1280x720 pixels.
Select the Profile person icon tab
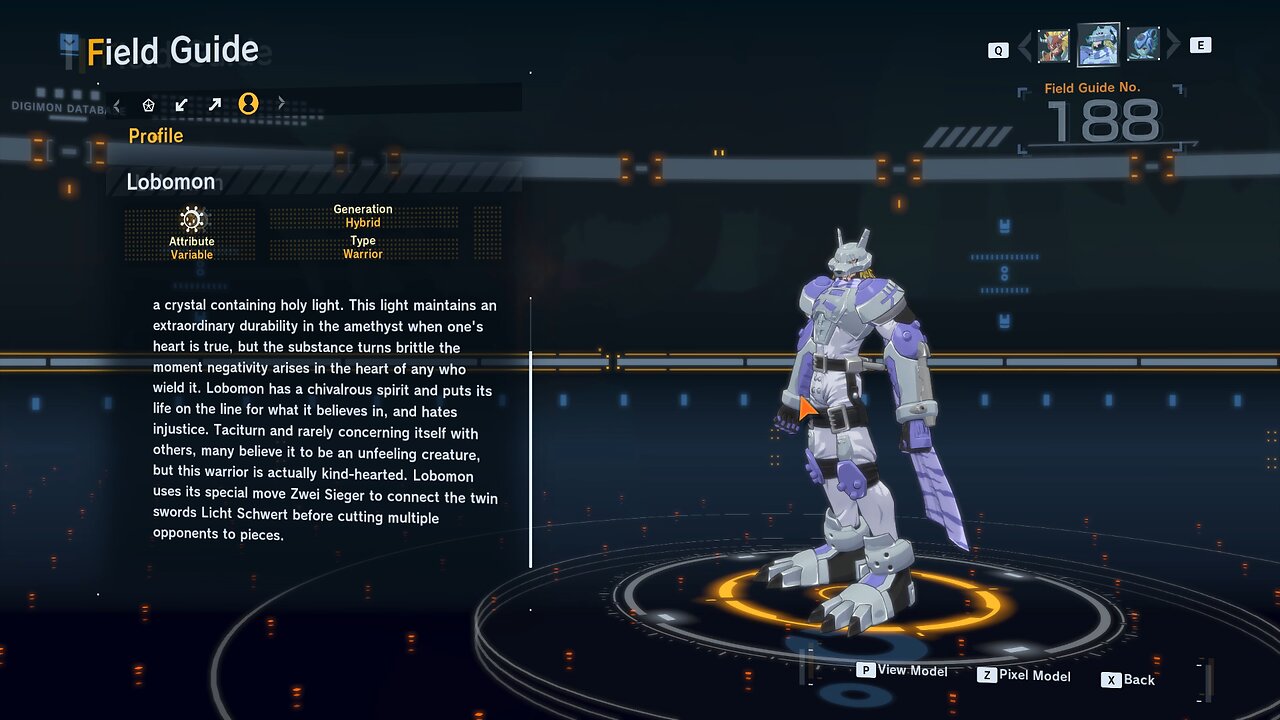[x=248, y=104]
